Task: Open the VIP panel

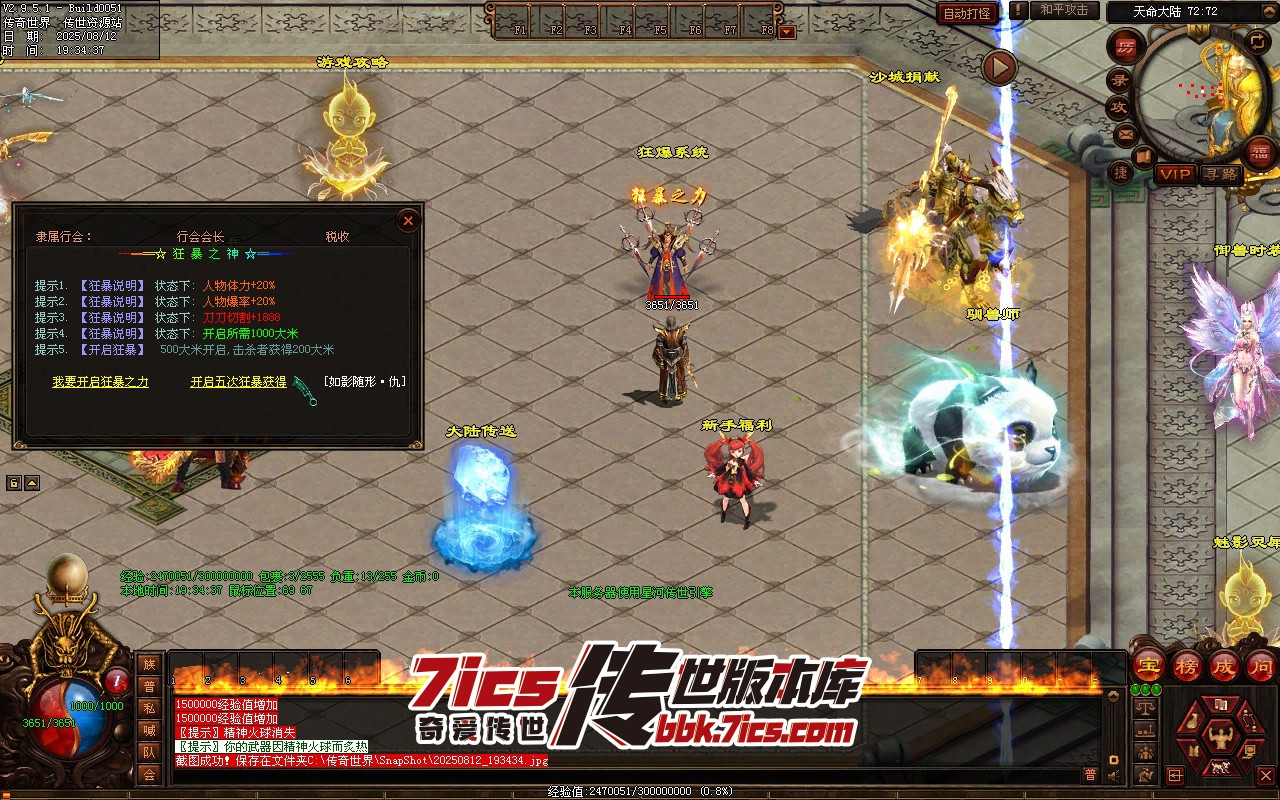Action: click(x=1175, y=174)
